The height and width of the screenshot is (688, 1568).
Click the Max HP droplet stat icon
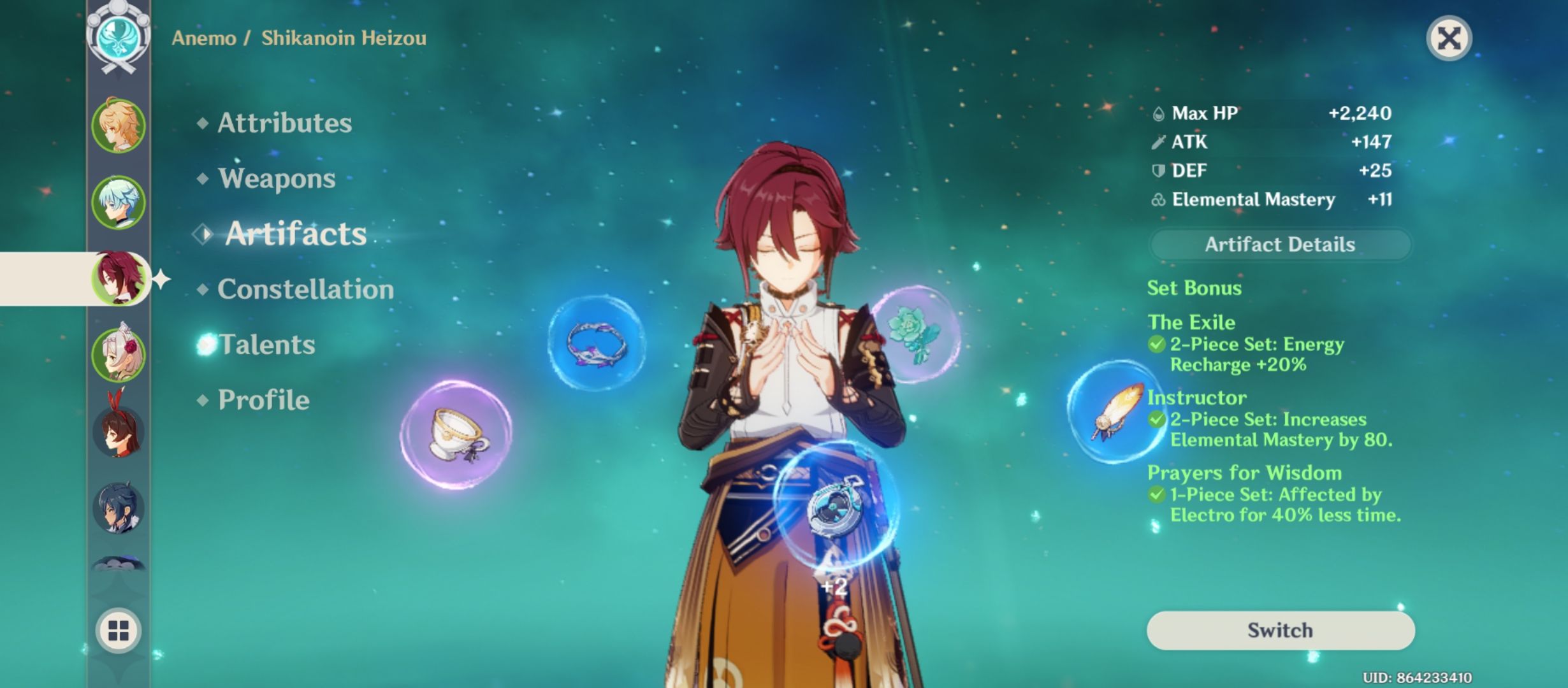coord(1158,113)
